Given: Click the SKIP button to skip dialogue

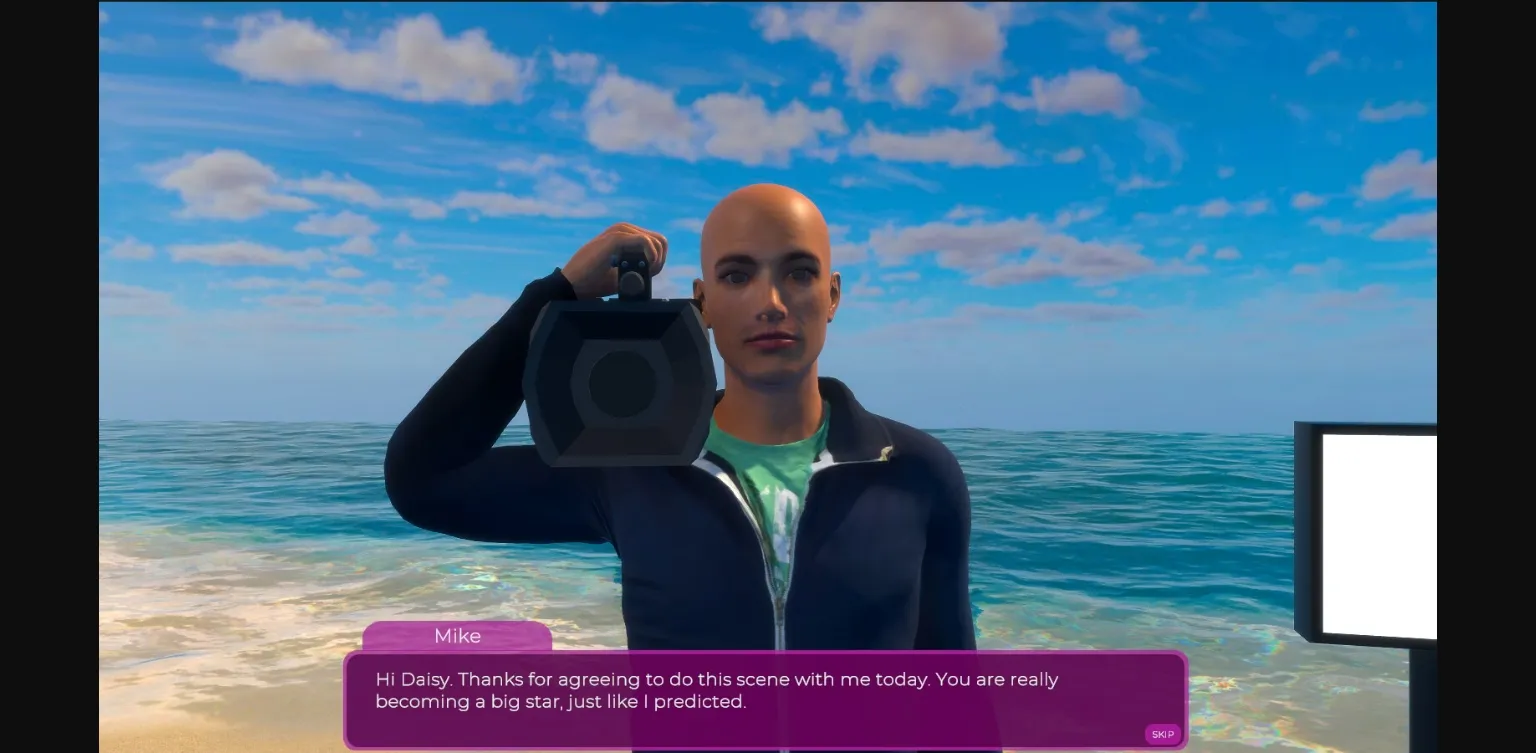Looking at the screenshot, I should tap(1162, 733).
